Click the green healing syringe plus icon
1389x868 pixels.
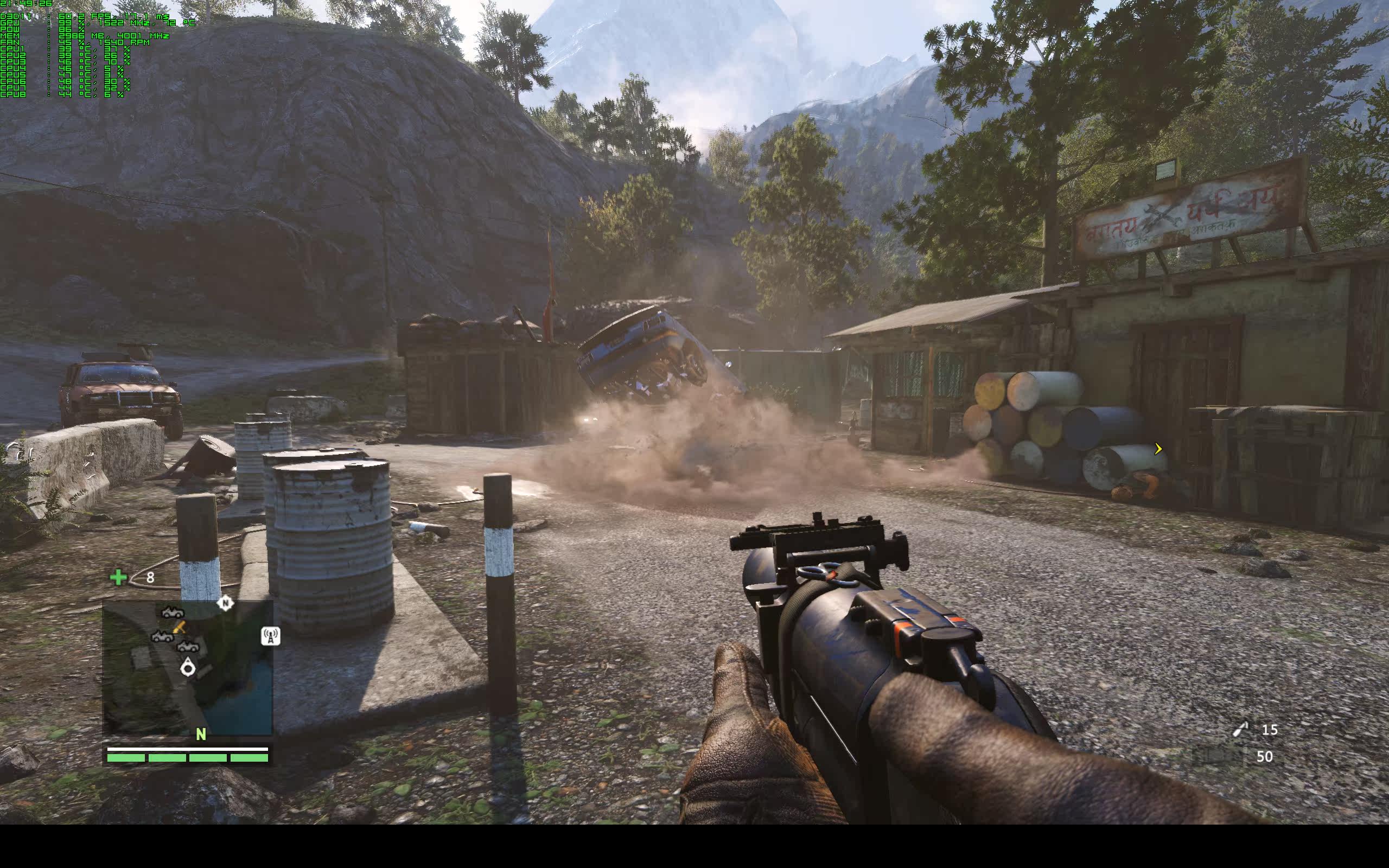[118, 577]
